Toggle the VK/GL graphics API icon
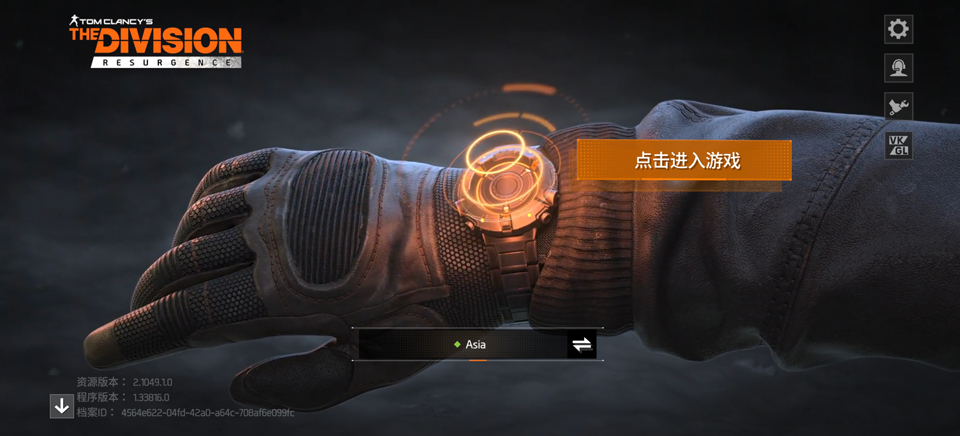This screenshot has width=960, height=436. coord(898,145)
